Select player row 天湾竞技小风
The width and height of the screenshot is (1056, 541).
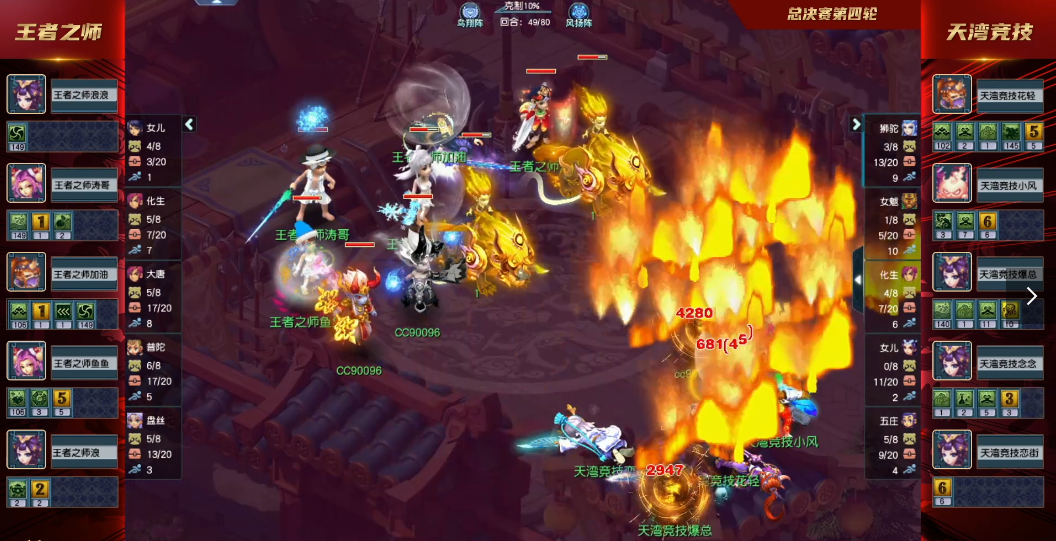click(1009, 185)
